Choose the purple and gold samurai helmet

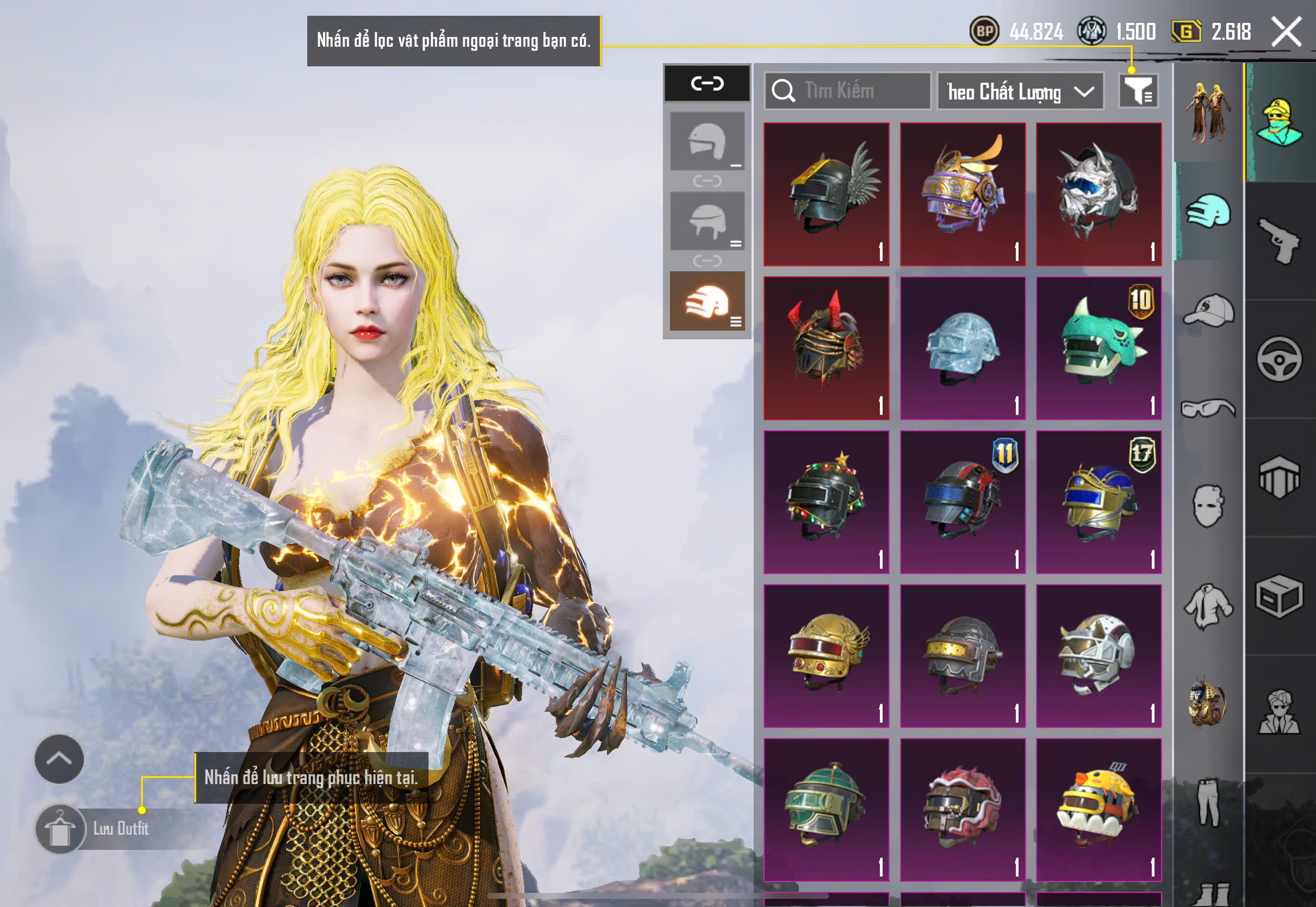963,194
